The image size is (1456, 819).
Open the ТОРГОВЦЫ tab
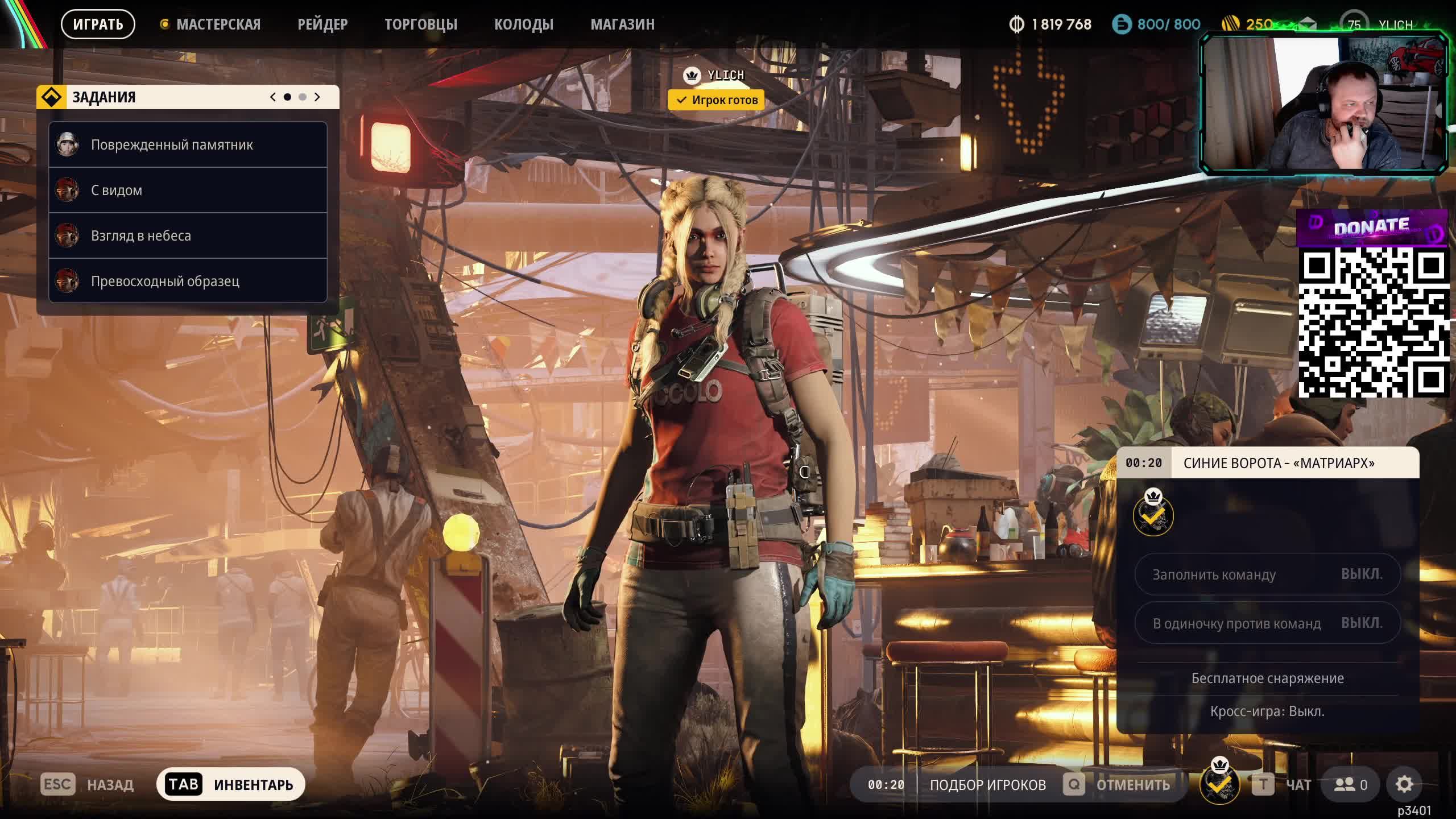[421, 24]
